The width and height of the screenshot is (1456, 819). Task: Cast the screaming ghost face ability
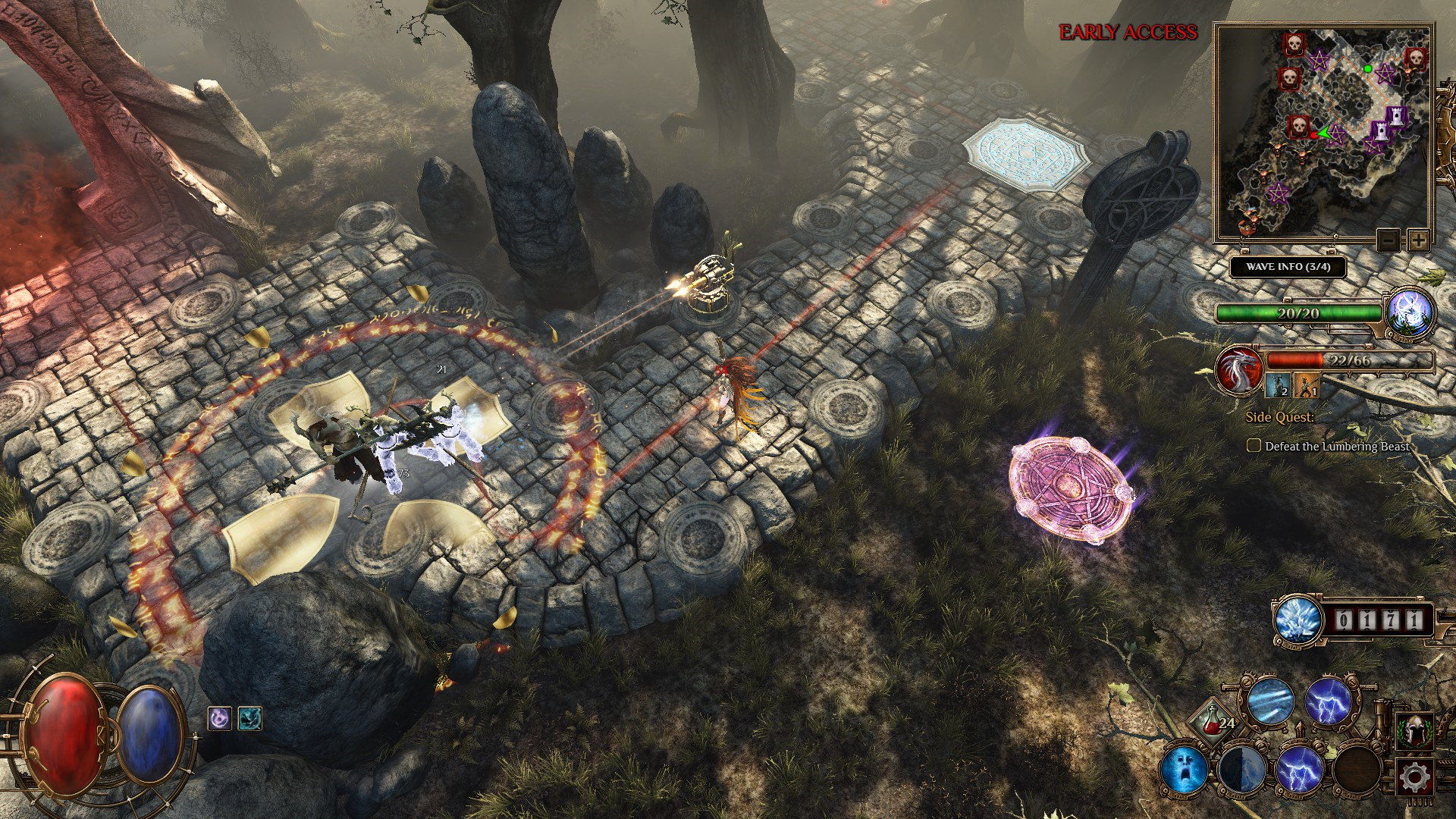(x=1184, y=769)
